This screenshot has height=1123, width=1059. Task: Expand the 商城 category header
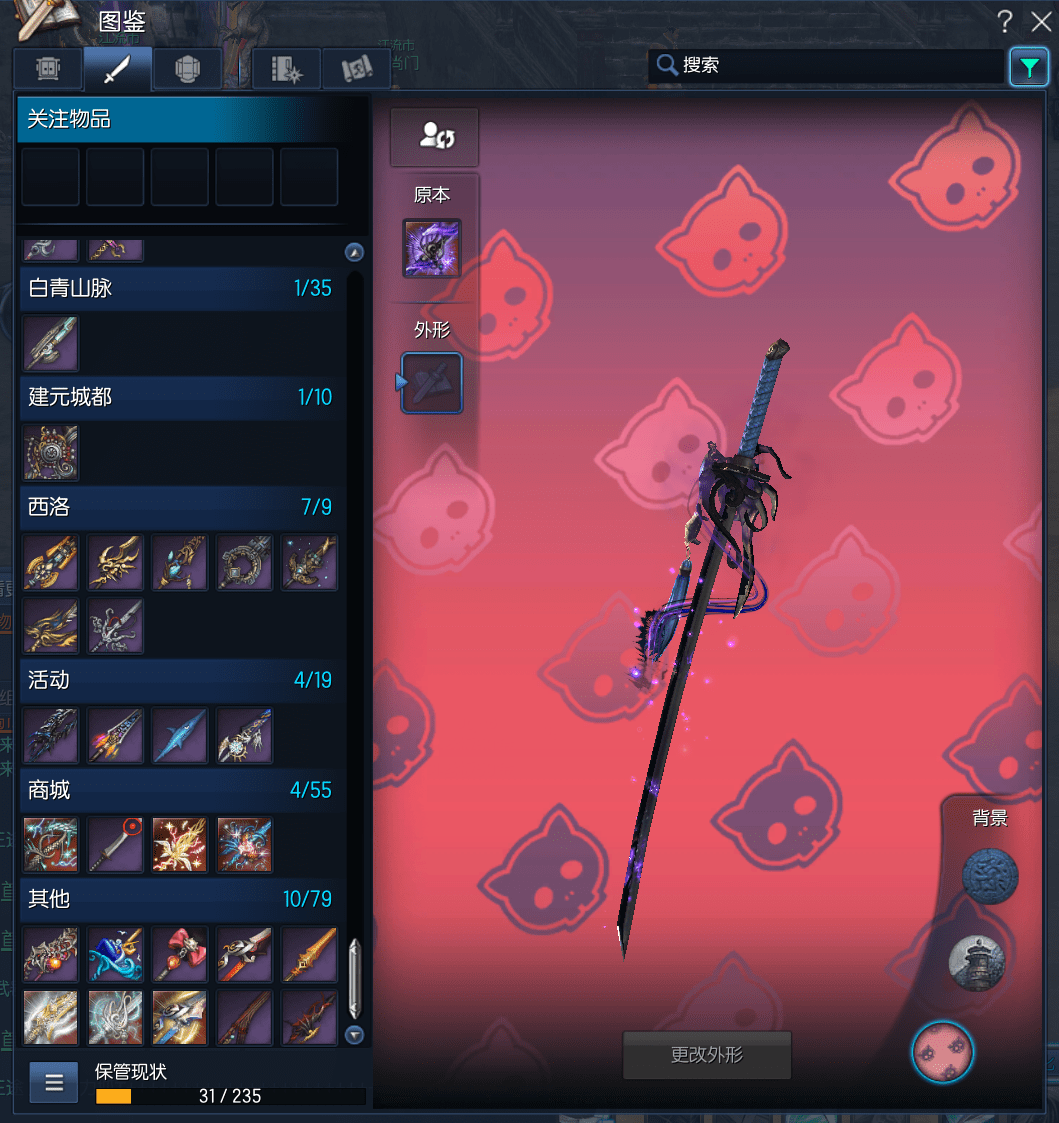[180, 790]
